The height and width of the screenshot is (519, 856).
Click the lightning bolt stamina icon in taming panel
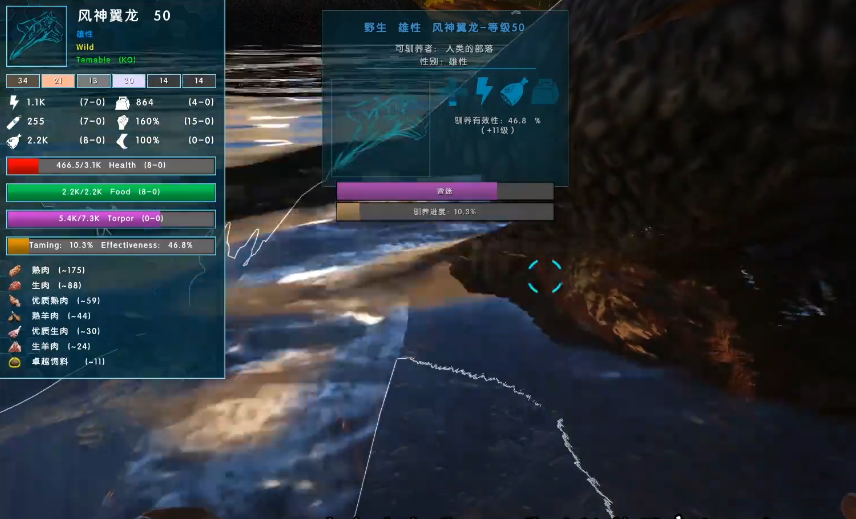click(x=484, y=91)
